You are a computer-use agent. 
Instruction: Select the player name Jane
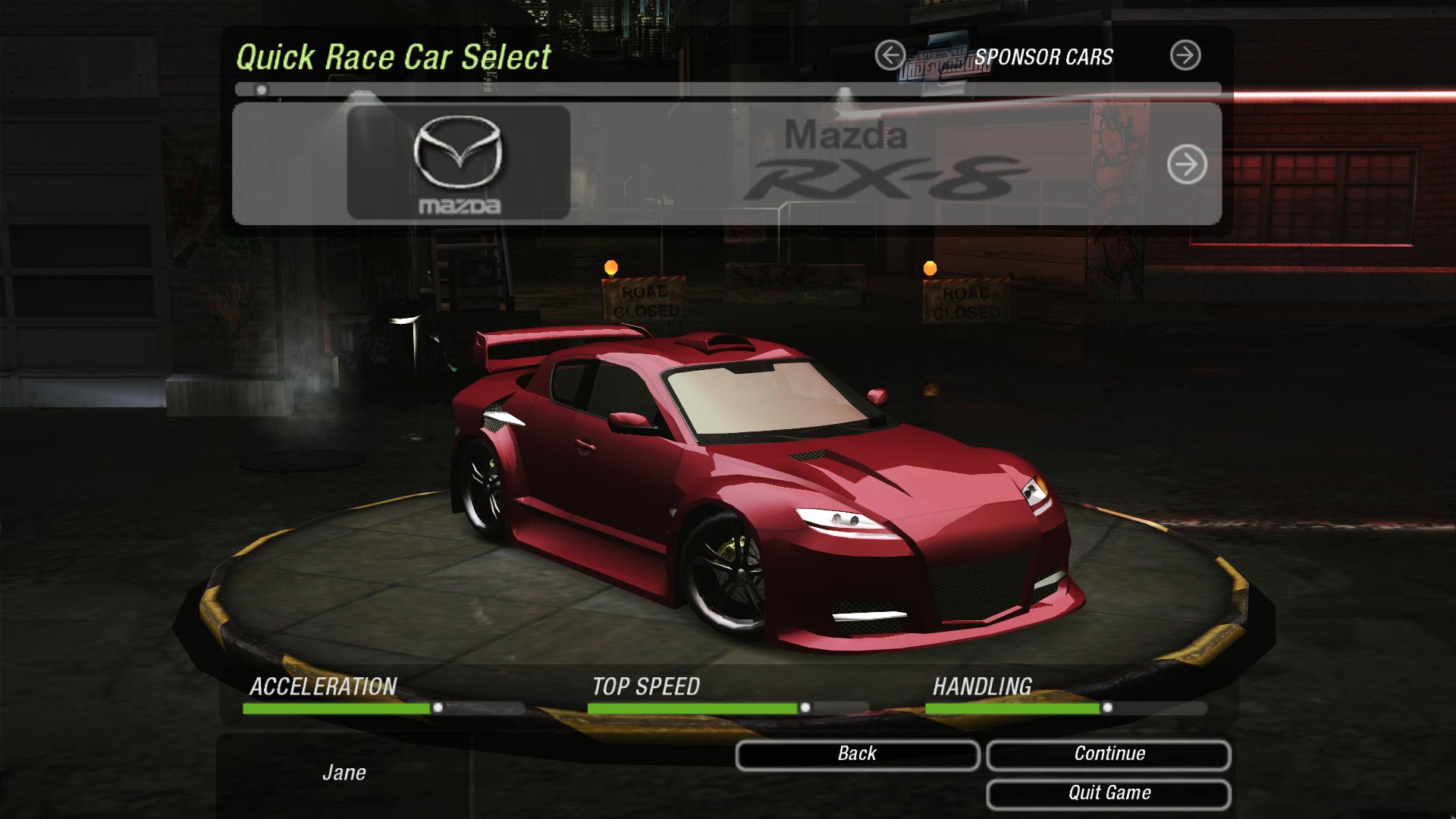click(346, 773)
